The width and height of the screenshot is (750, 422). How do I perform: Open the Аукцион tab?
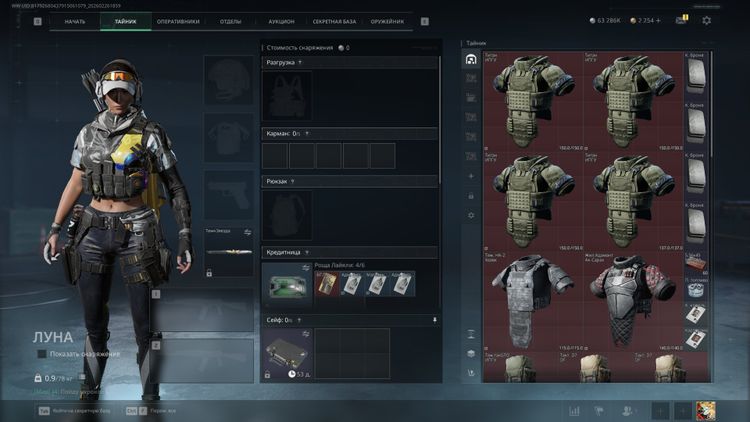tap(282, 21)
